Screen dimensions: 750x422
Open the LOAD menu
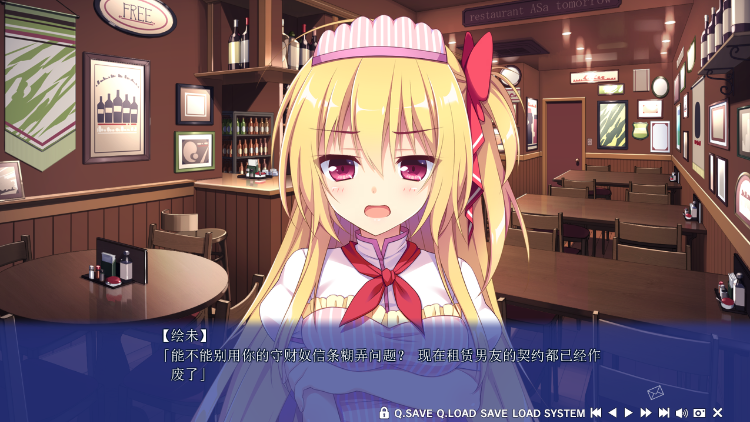[x=526, y=413]
